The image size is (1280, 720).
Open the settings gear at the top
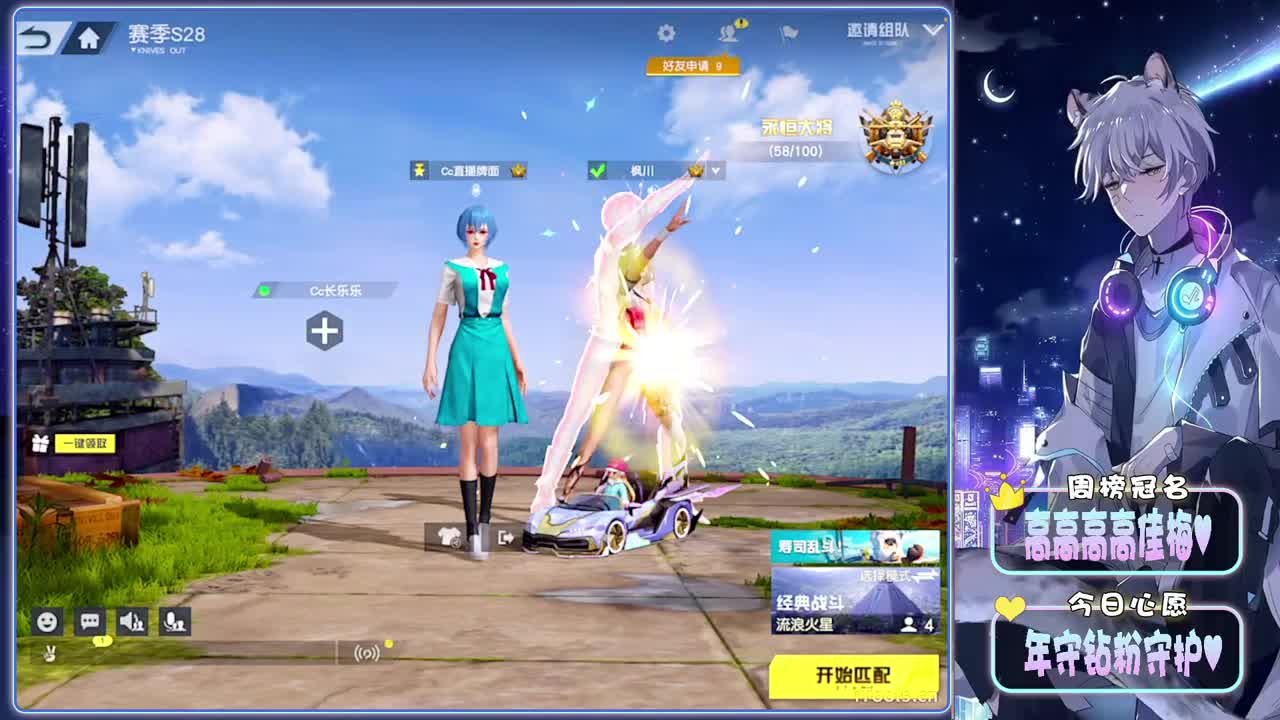click(x=665, y=31)
